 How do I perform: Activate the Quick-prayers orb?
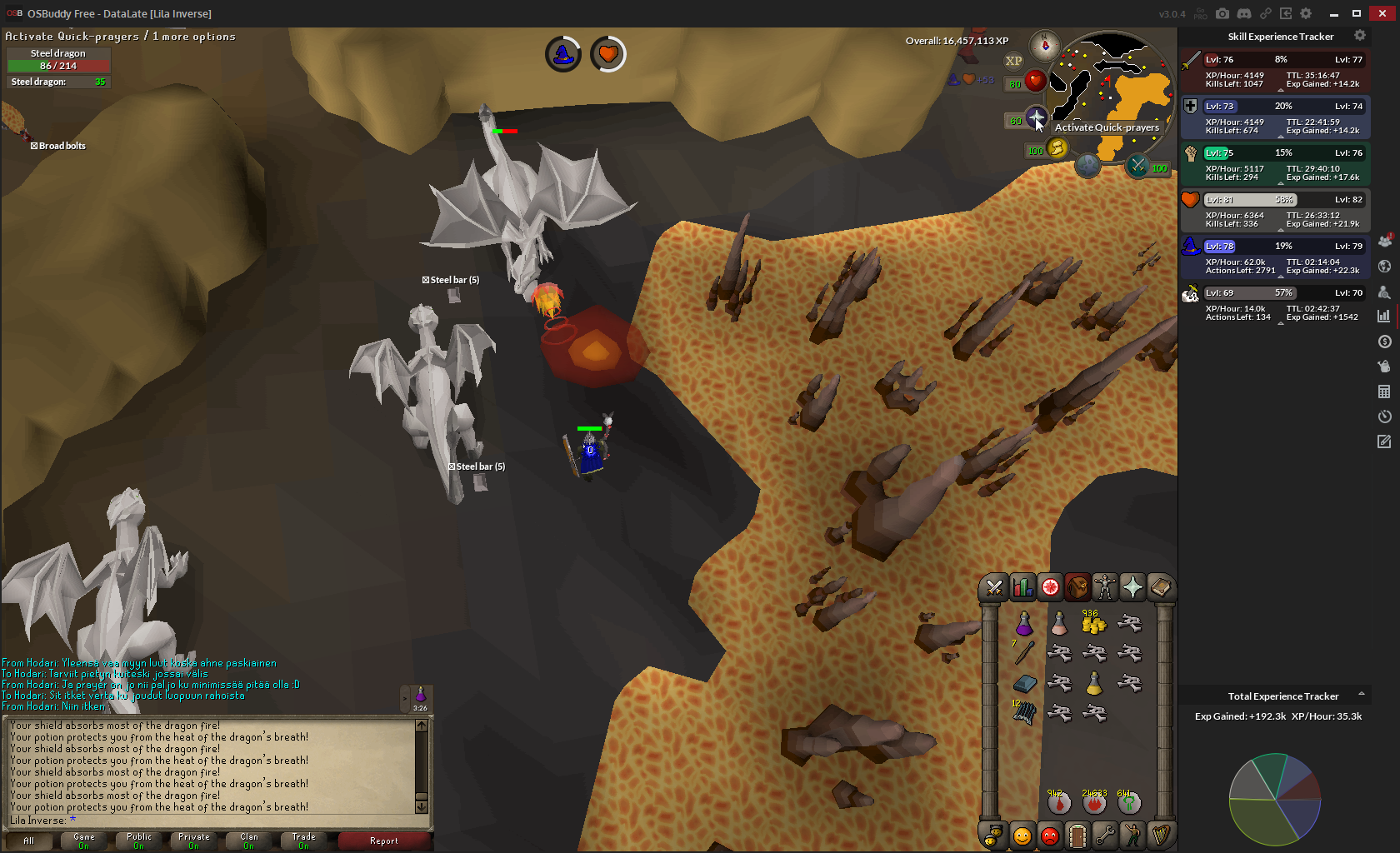pos(1036,118)
